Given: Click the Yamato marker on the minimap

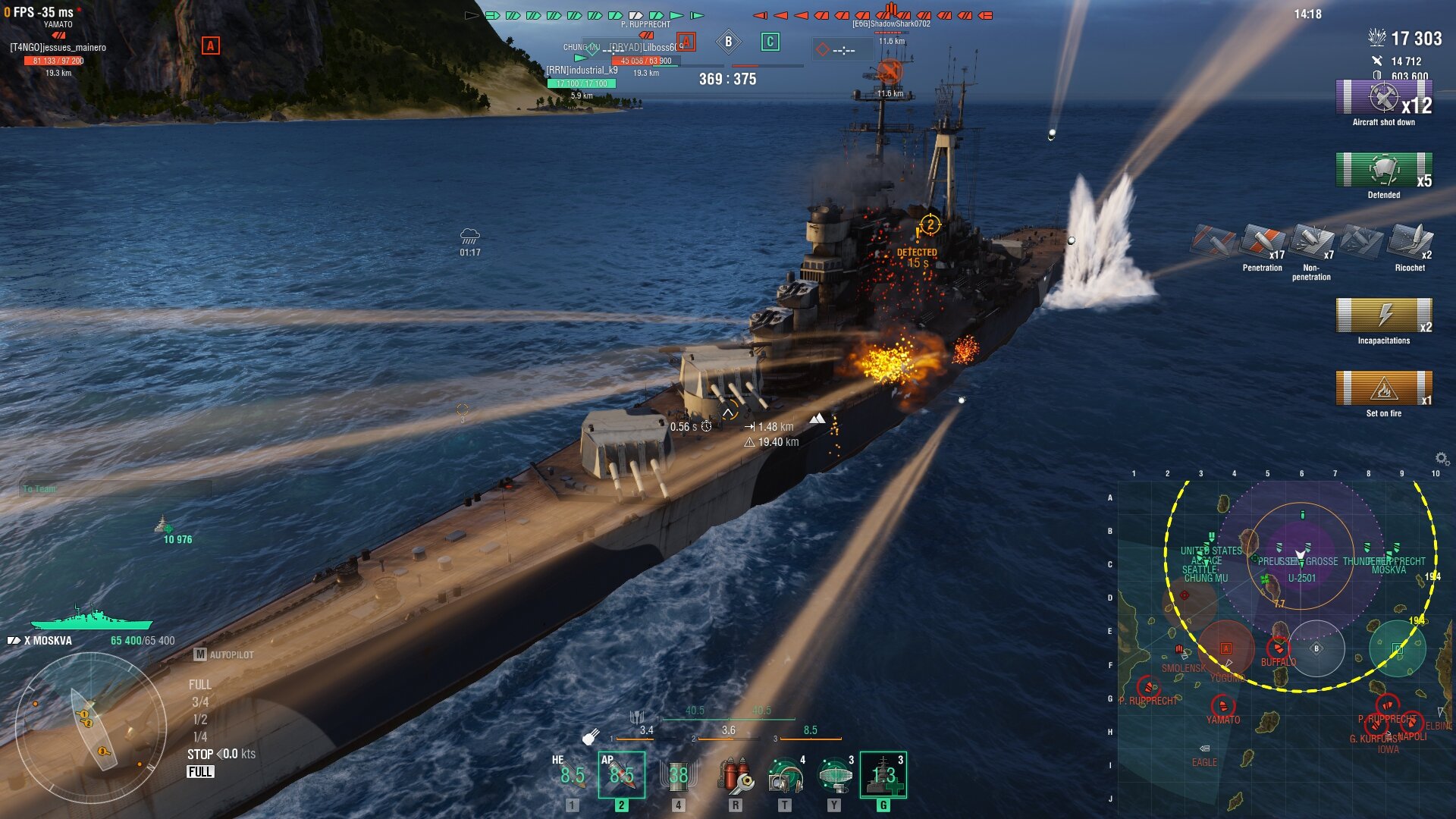Looking at the screenshot, I should [1222, 707].
